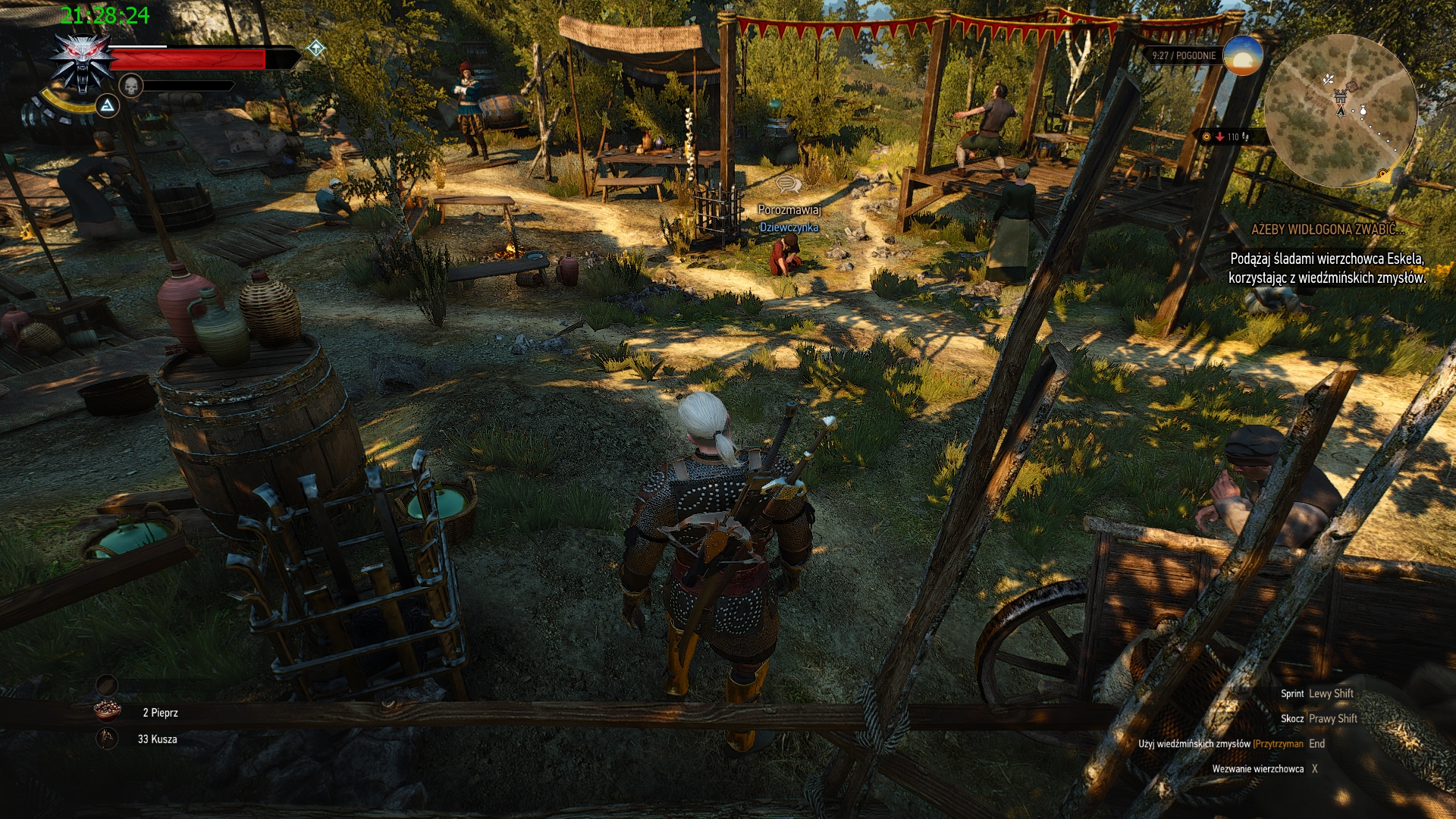Click the active buff icon beside health bar
The height and width of the screenshot is (819, 1456).
tap(316, 49)
